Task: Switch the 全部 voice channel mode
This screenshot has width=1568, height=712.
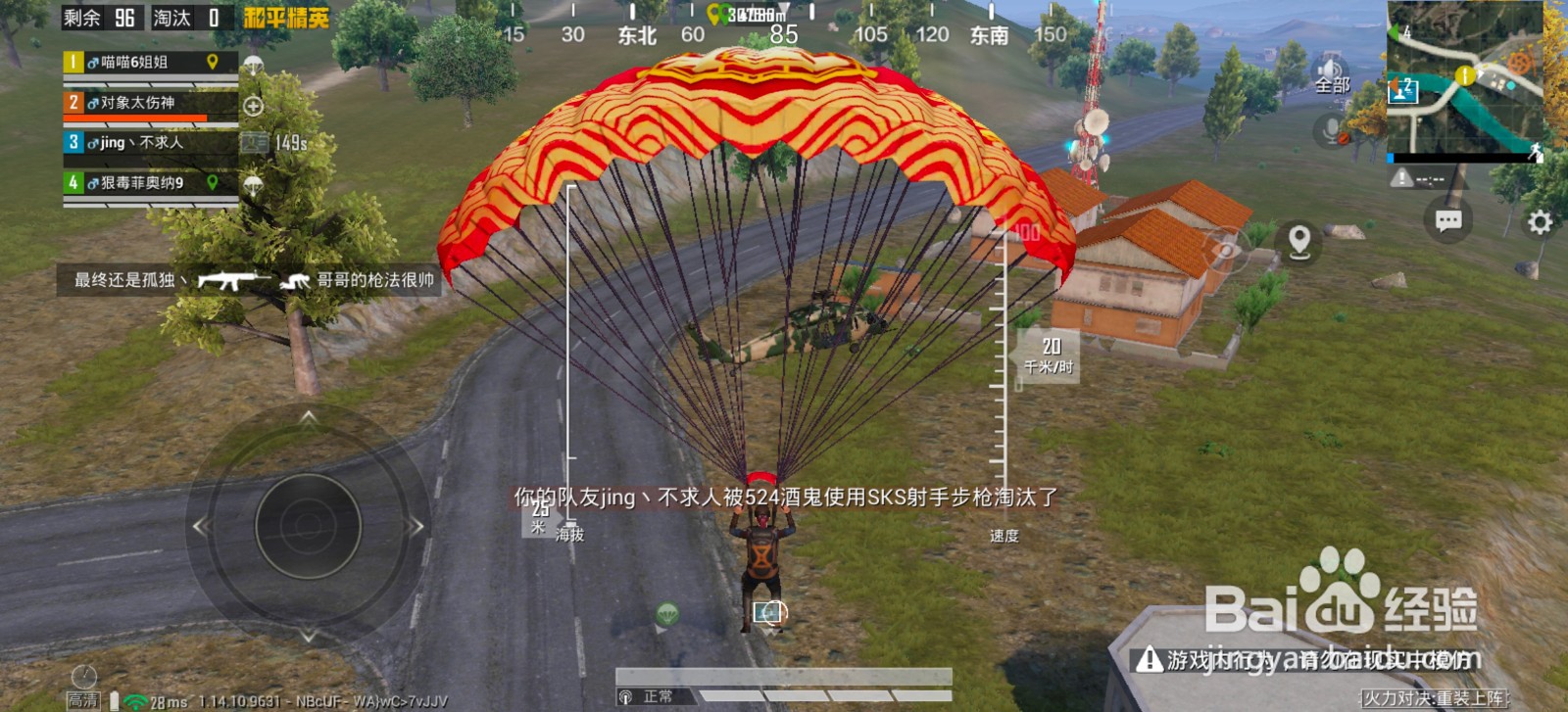Action: point(1333,86)
